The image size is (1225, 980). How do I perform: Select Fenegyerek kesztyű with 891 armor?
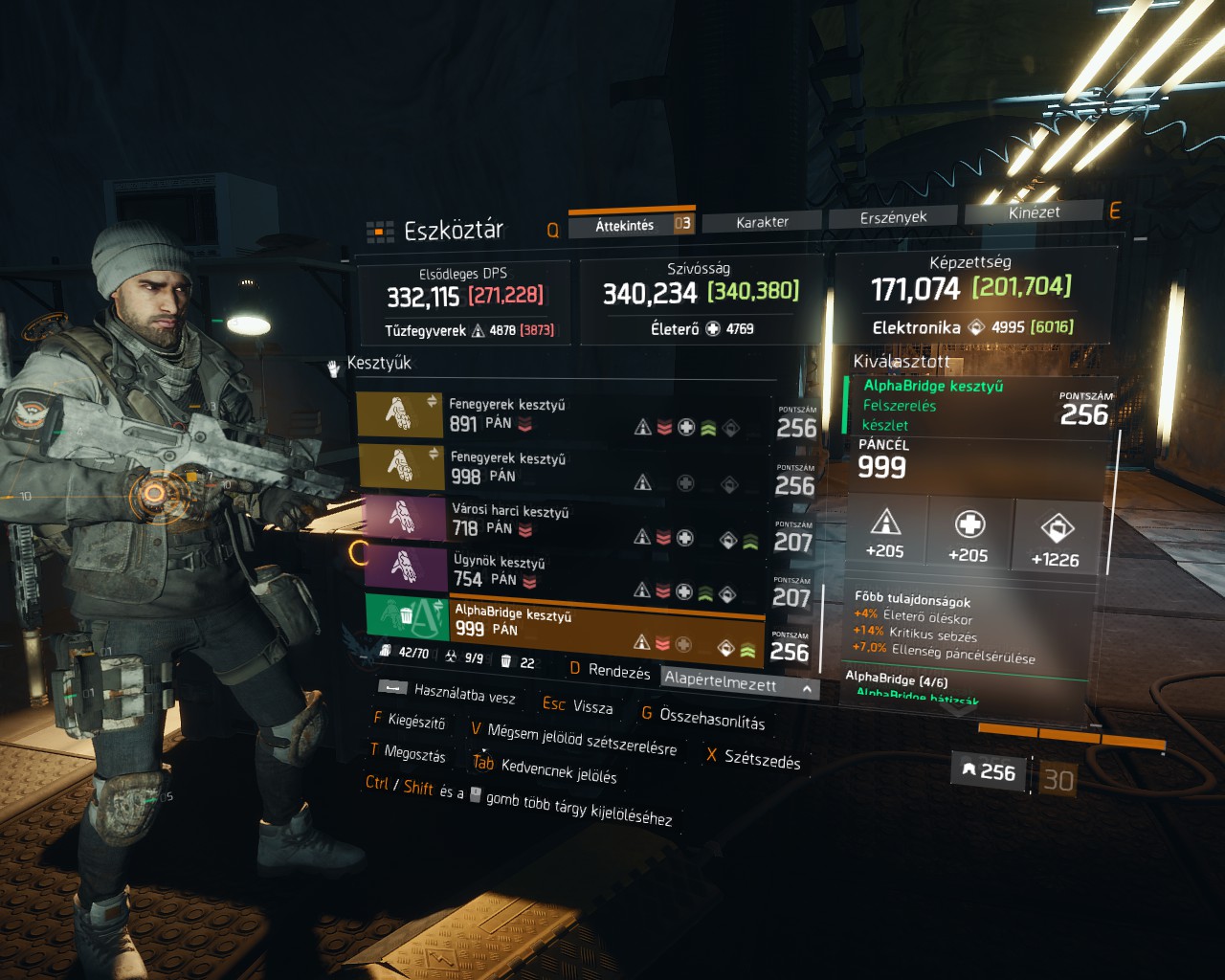pos(565,414)
